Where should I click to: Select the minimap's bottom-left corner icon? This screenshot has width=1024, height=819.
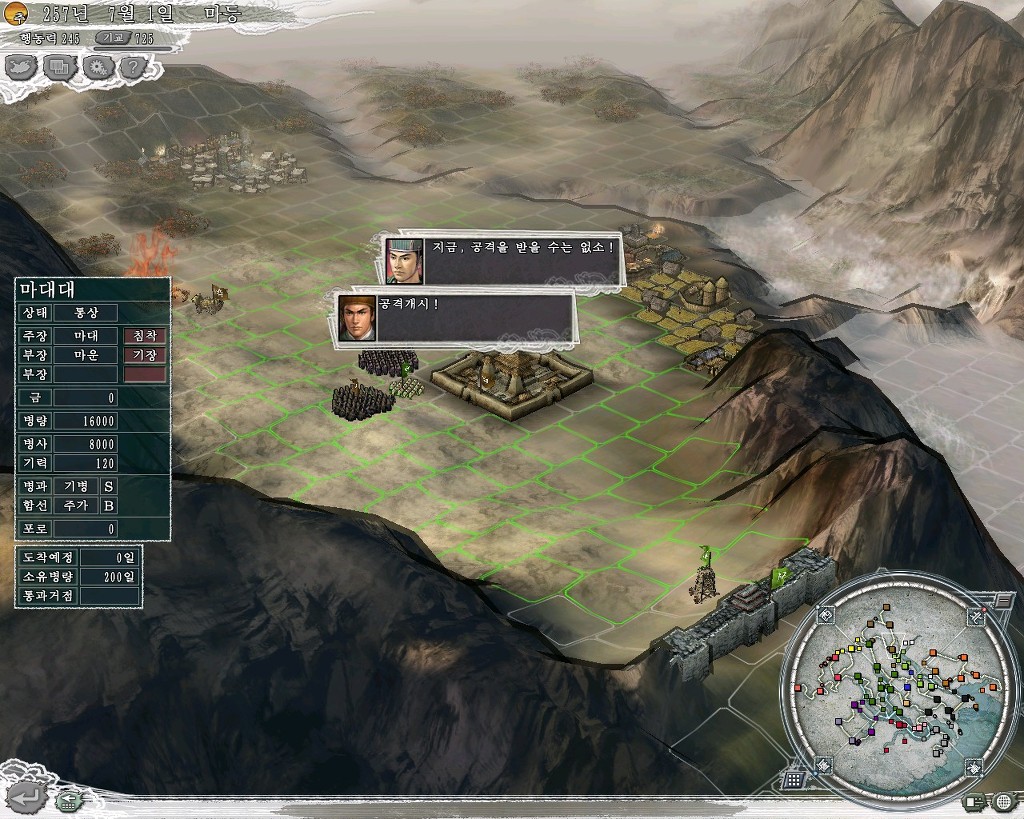(x=825, y=765)
